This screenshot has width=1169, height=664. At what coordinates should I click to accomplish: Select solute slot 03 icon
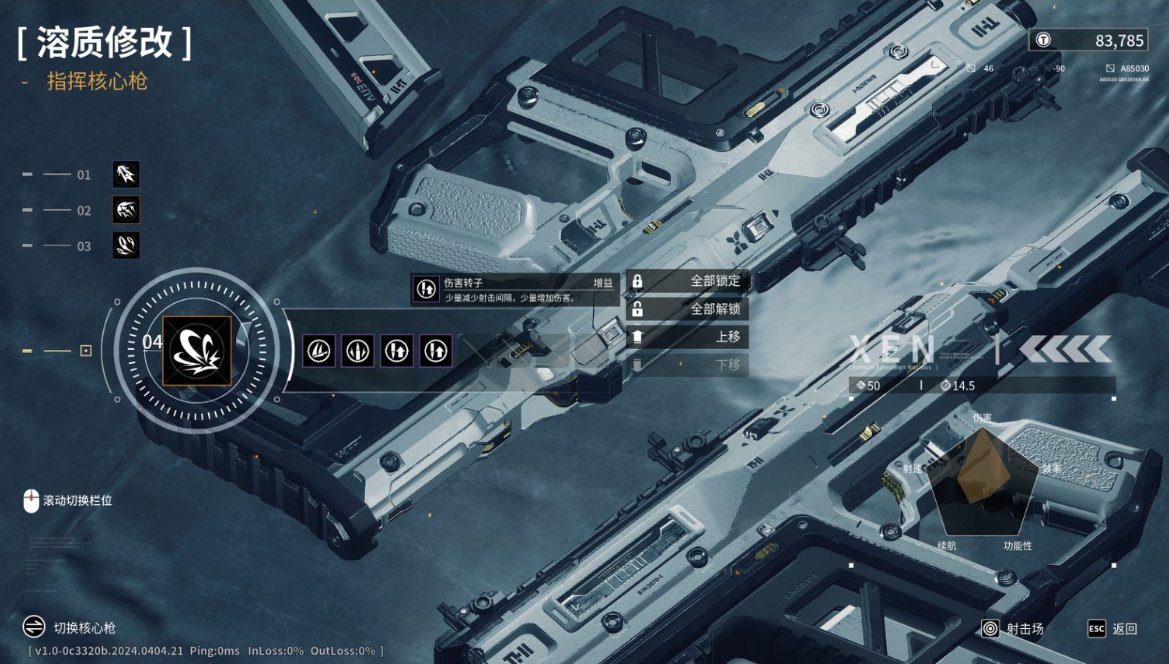(126, 245)
